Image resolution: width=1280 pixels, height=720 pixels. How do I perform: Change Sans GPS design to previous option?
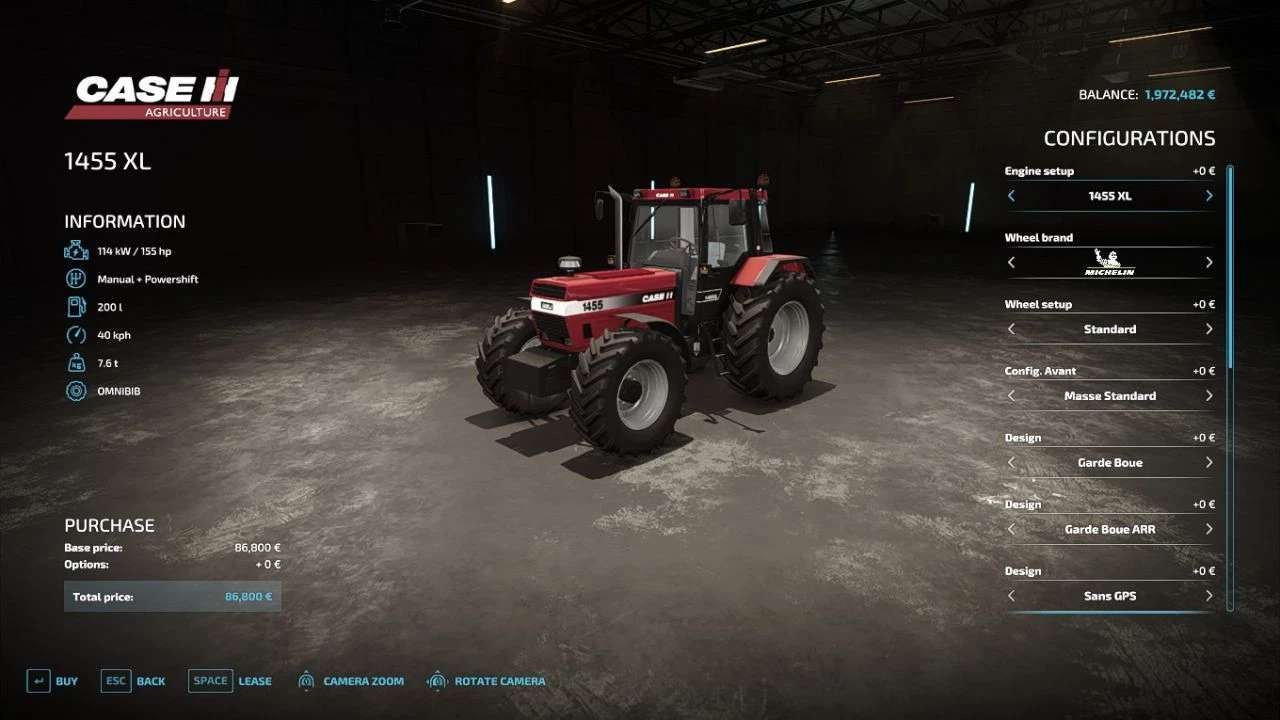[1010, 595]
